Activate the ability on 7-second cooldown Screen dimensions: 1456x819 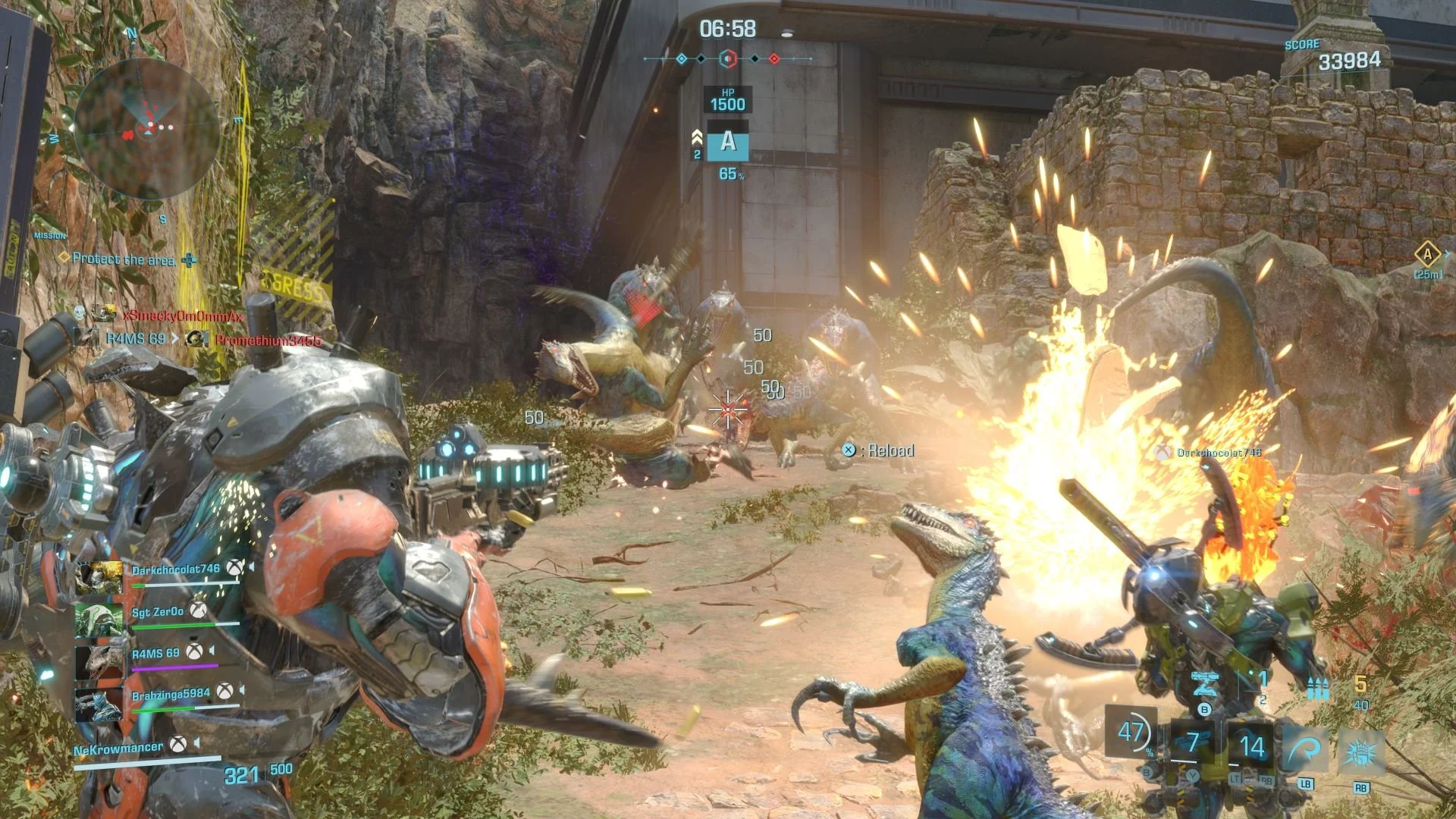tap(1193, 742)
